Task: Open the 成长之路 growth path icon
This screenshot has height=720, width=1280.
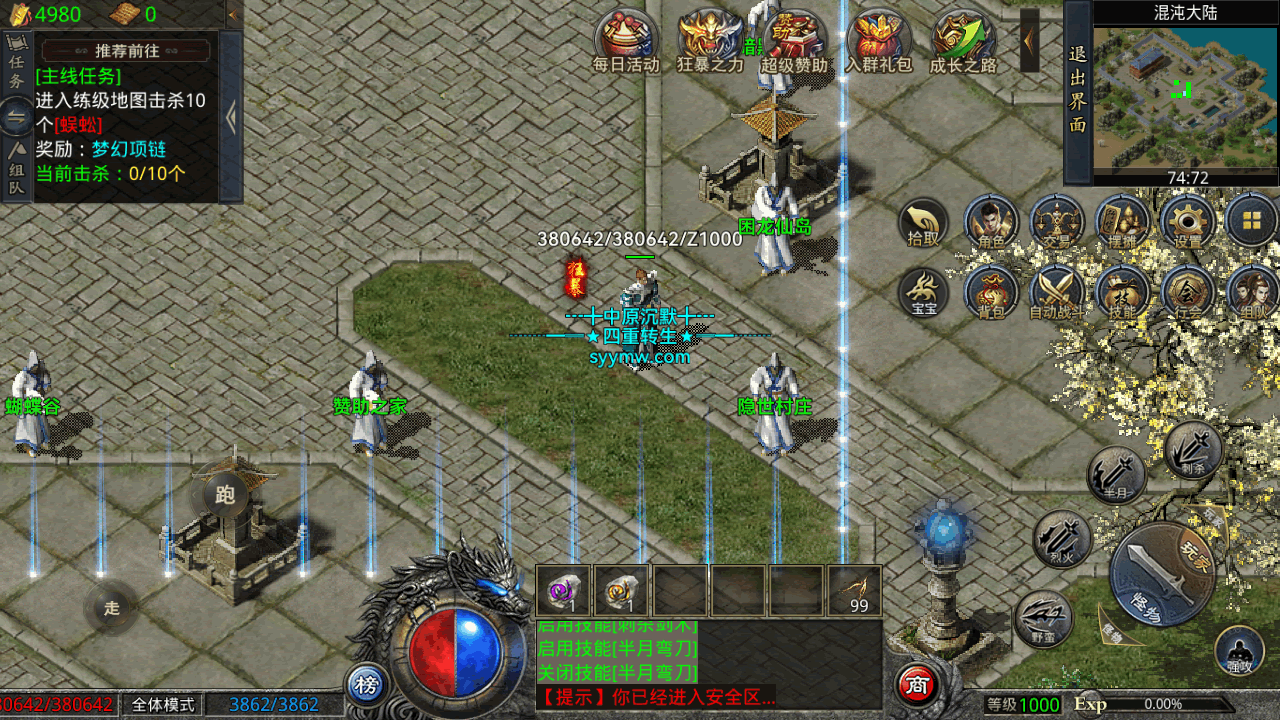Action: point(963,40)
